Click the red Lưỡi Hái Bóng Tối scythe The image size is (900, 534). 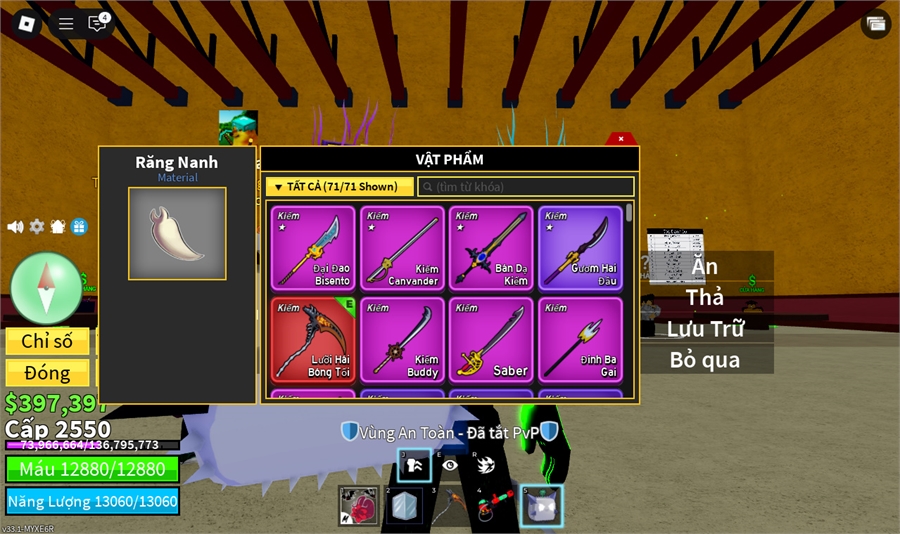point(313,339)
